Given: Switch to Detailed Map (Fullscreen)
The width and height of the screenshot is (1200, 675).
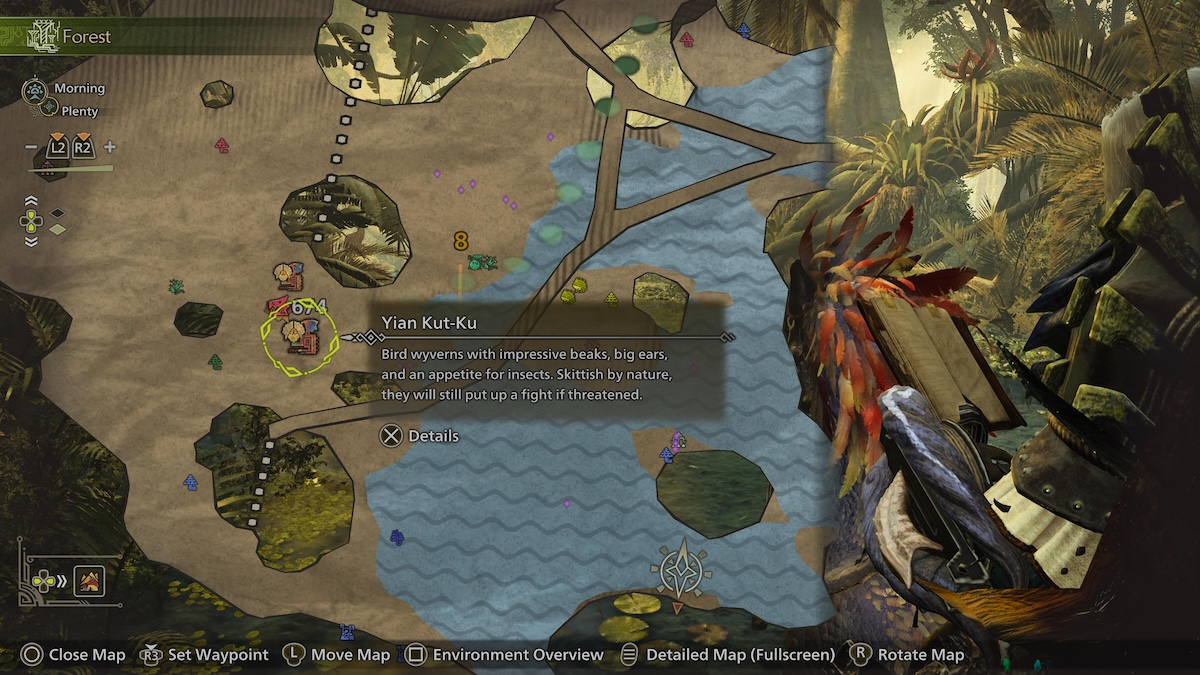Looking at the screenshot, I should [728, 655].
